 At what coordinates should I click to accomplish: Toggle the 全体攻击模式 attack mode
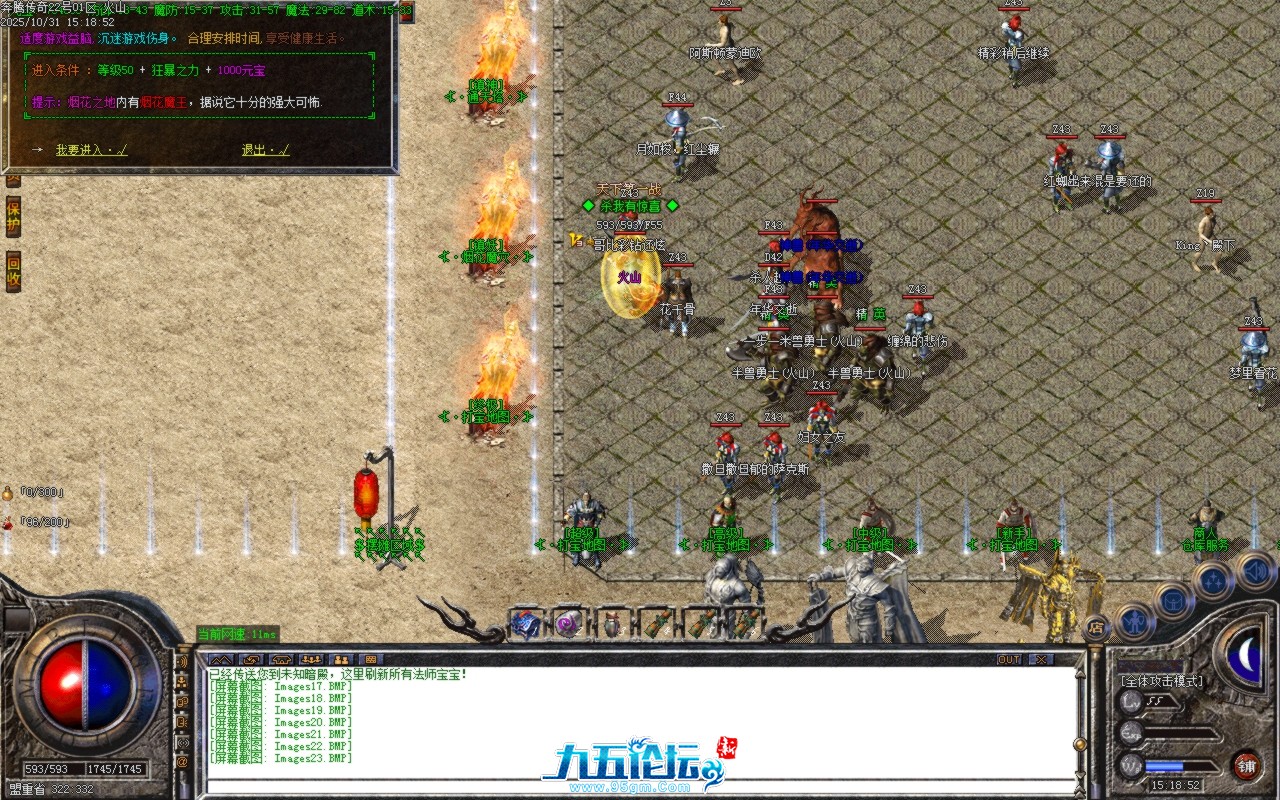1160,680
